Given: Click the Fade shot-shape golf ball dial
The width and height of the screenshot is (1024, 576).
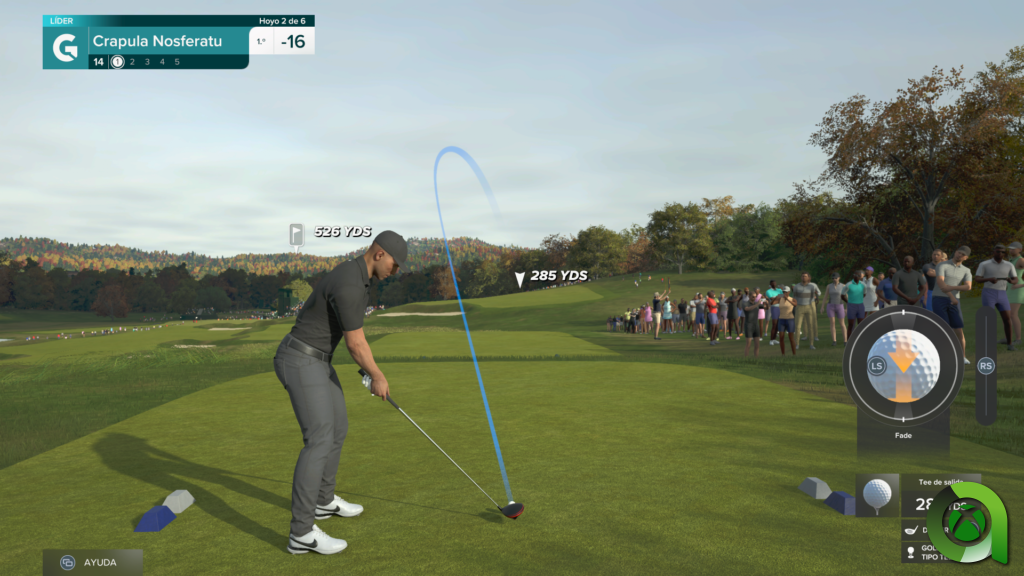Looking at the screenshot, I should pyautogui.click(x=903, y=366).
